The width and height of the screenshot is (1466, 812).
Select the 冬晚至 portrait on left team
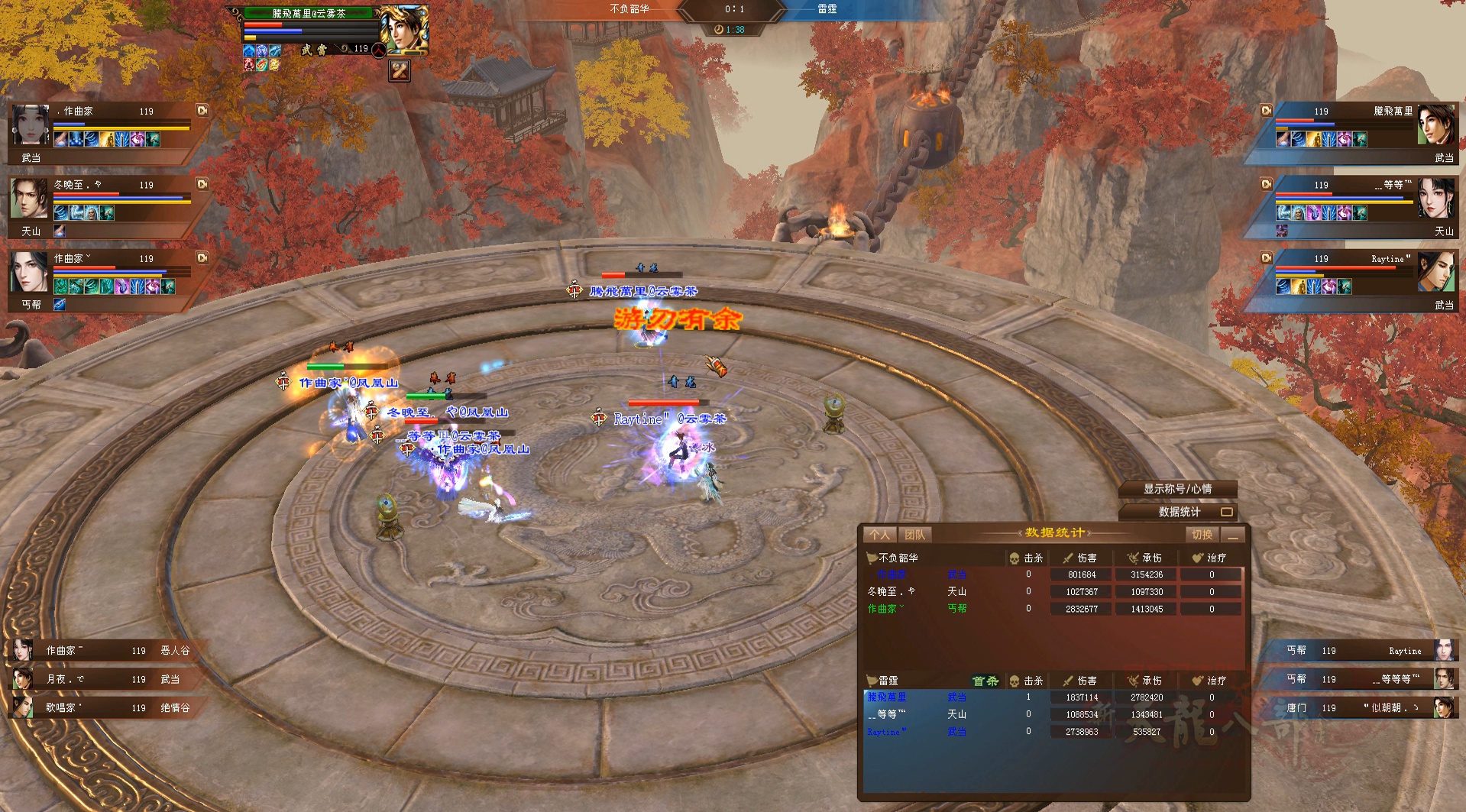pyautogui.click(x=29, y=199)
